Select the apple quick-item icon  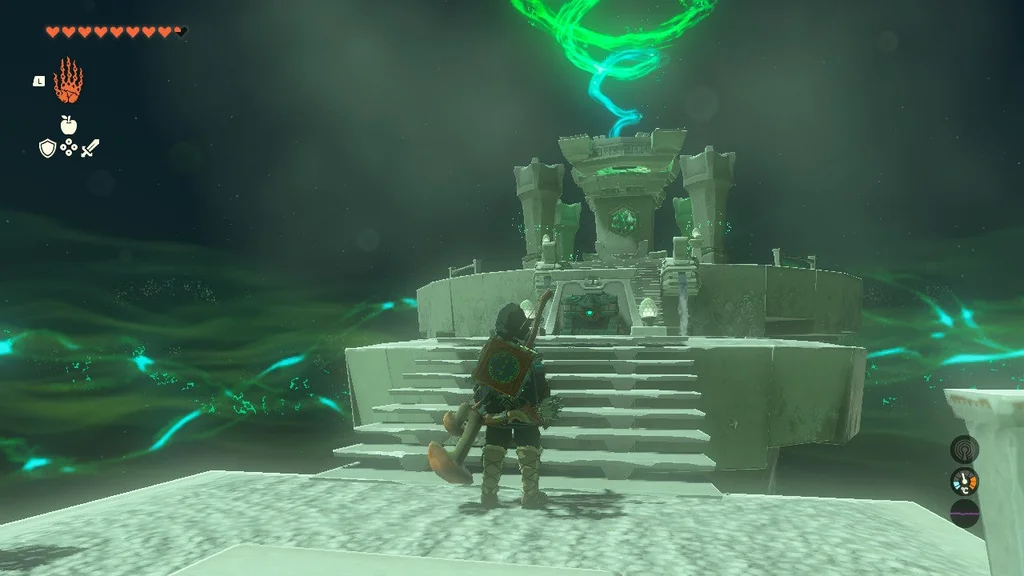[68, 125]
